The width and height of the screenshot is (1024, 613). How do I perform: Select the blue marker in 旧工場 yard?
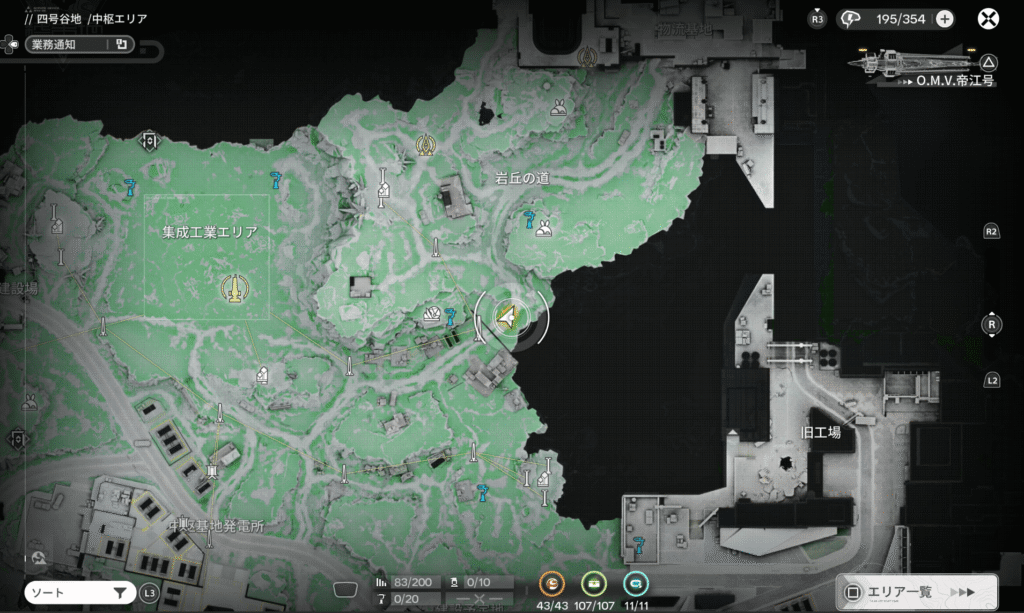pos(638,543)
